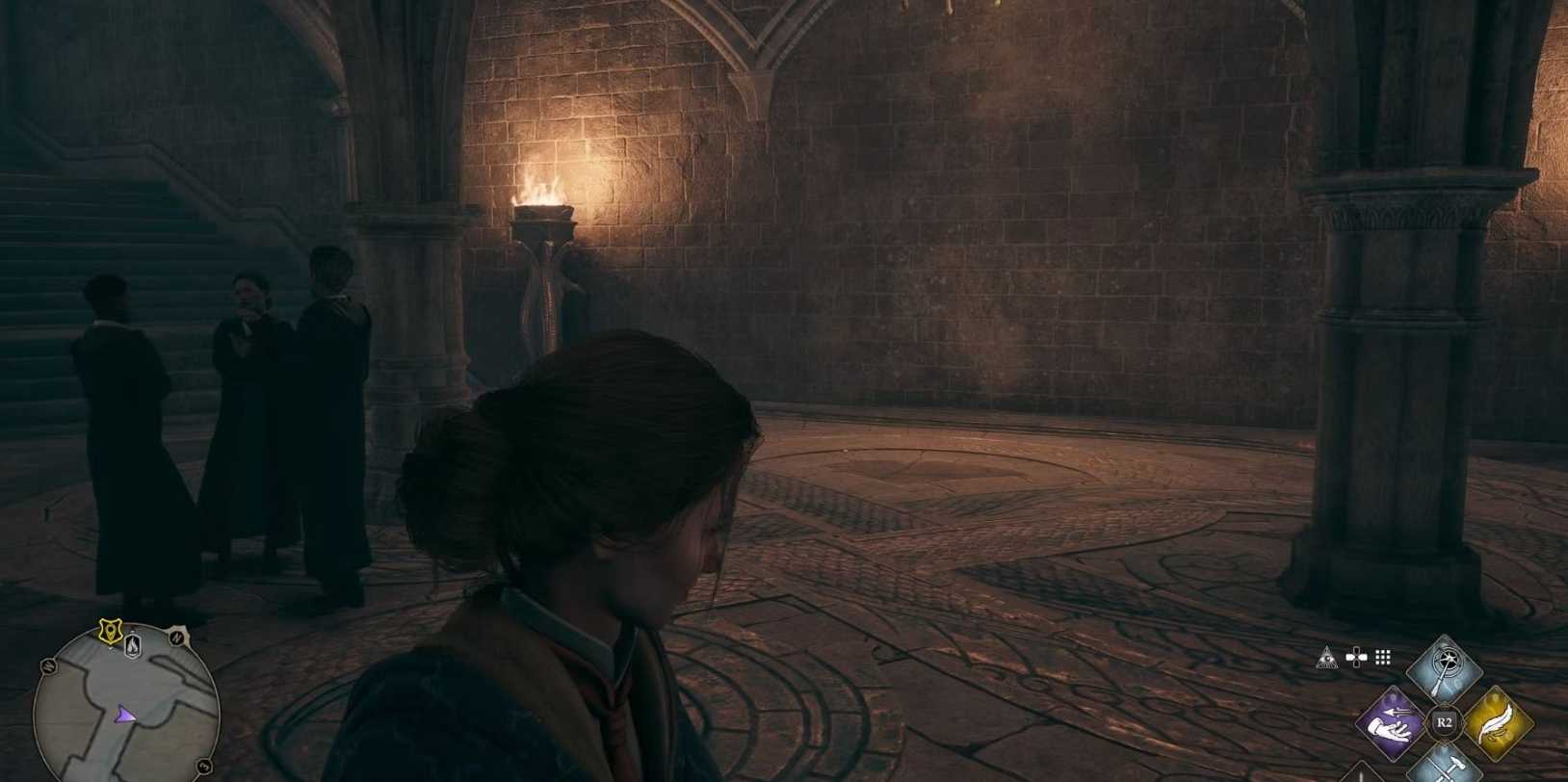Select the yellow quest marker on the minimap
The width and height of the screenshot is (1568, 782).
point(110,631)
